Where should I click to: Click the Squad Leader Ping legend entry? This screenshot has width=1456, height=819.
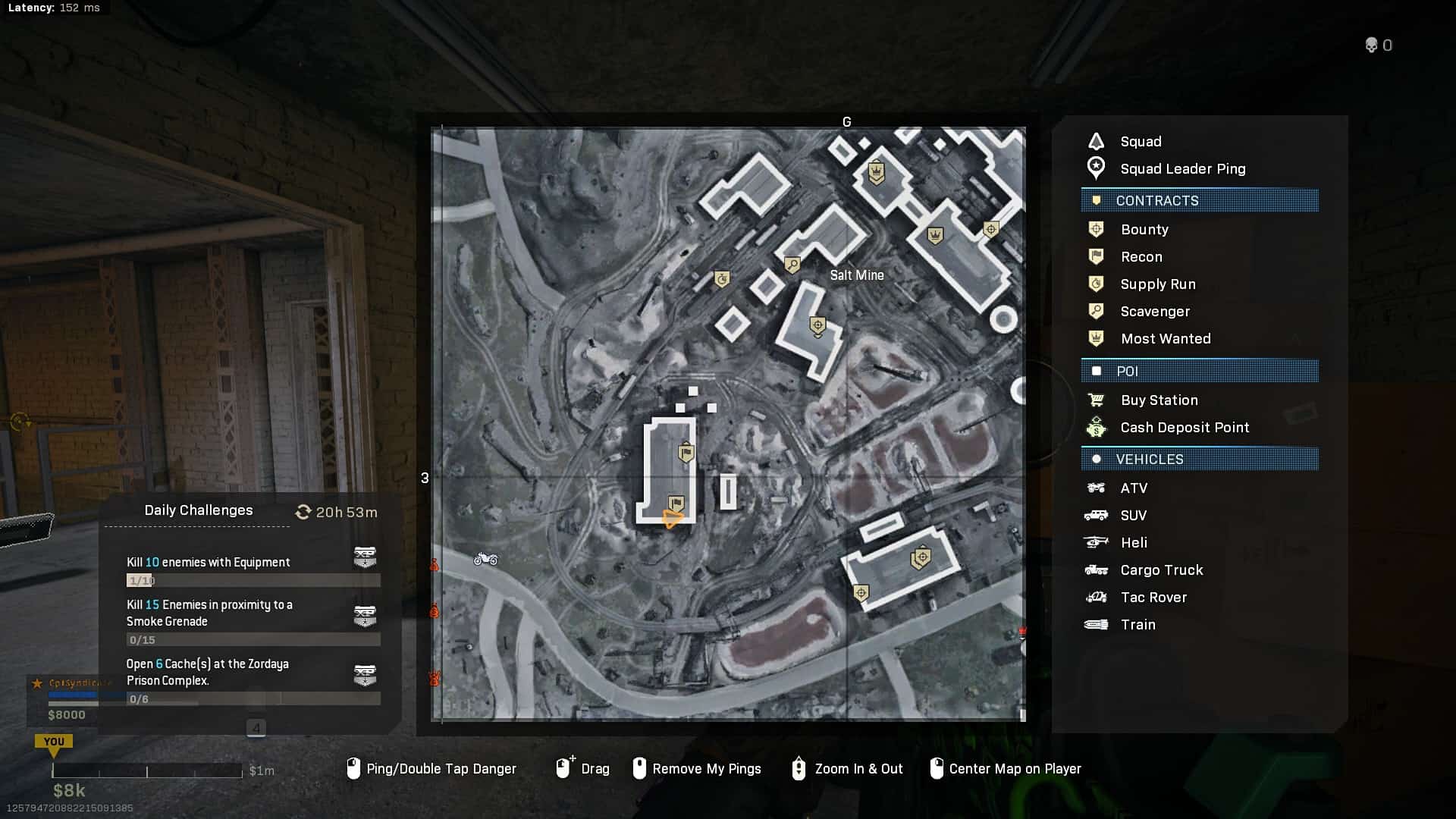tap(1182, 169)
